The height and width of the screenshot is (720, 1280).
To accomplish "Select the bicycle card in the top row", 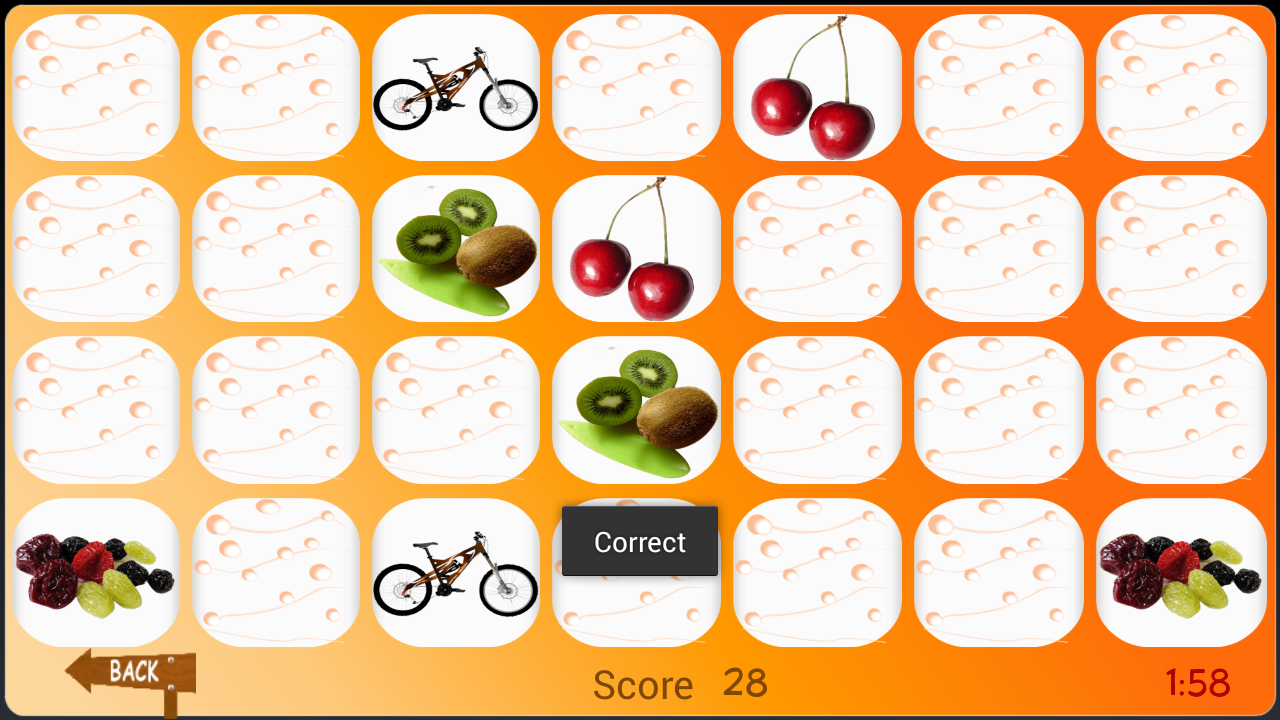I will [x=456, y=87].
